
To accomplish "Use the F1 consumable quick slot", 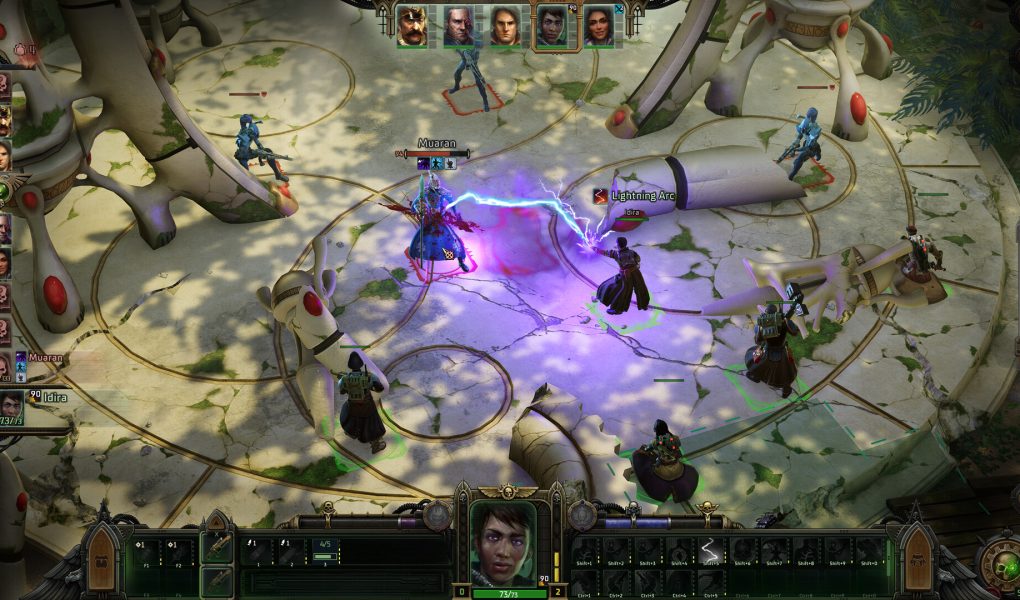I will [x=145, y=551].
